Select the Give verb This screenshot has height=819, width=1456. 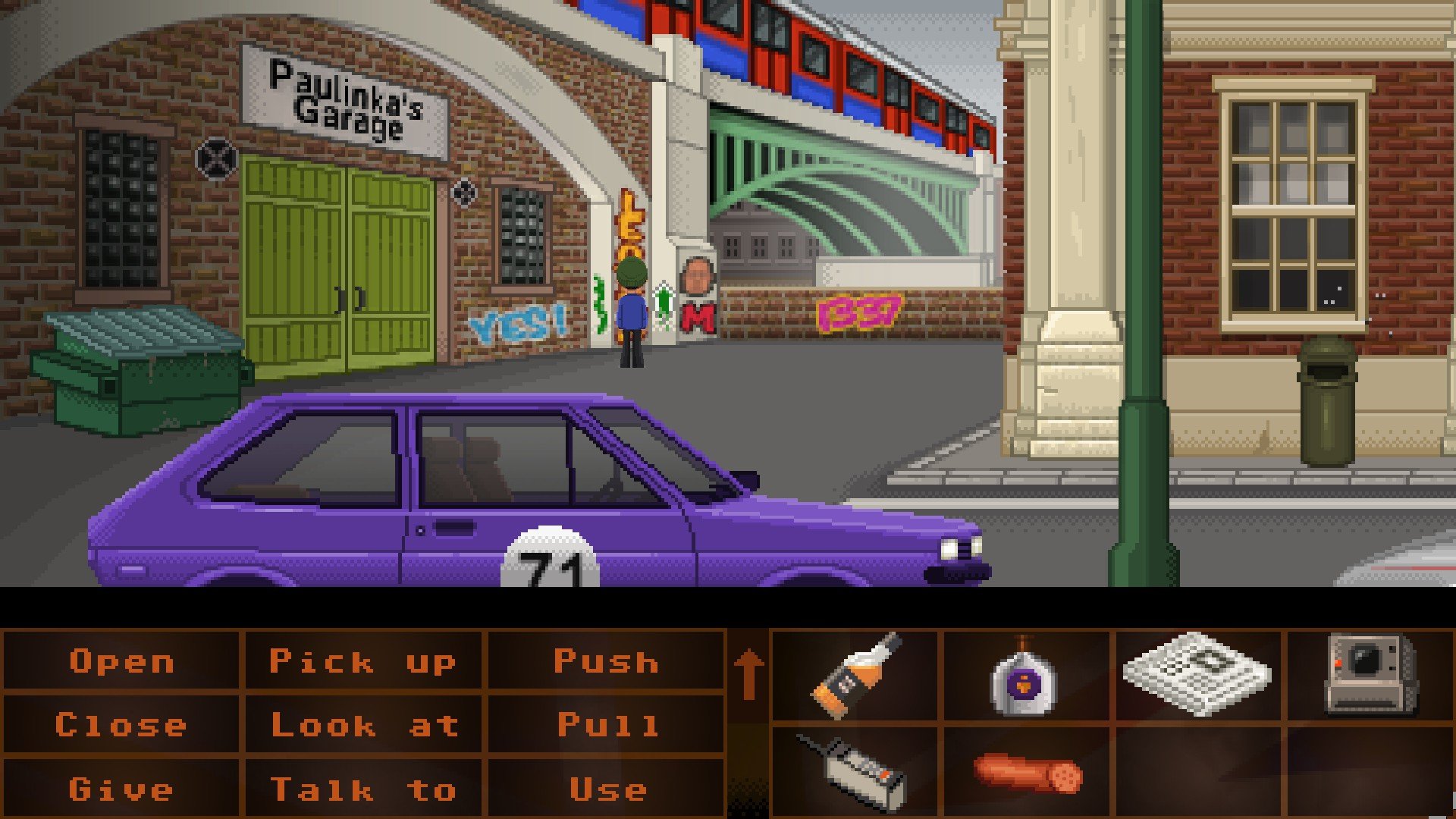(x=121, y=789)
